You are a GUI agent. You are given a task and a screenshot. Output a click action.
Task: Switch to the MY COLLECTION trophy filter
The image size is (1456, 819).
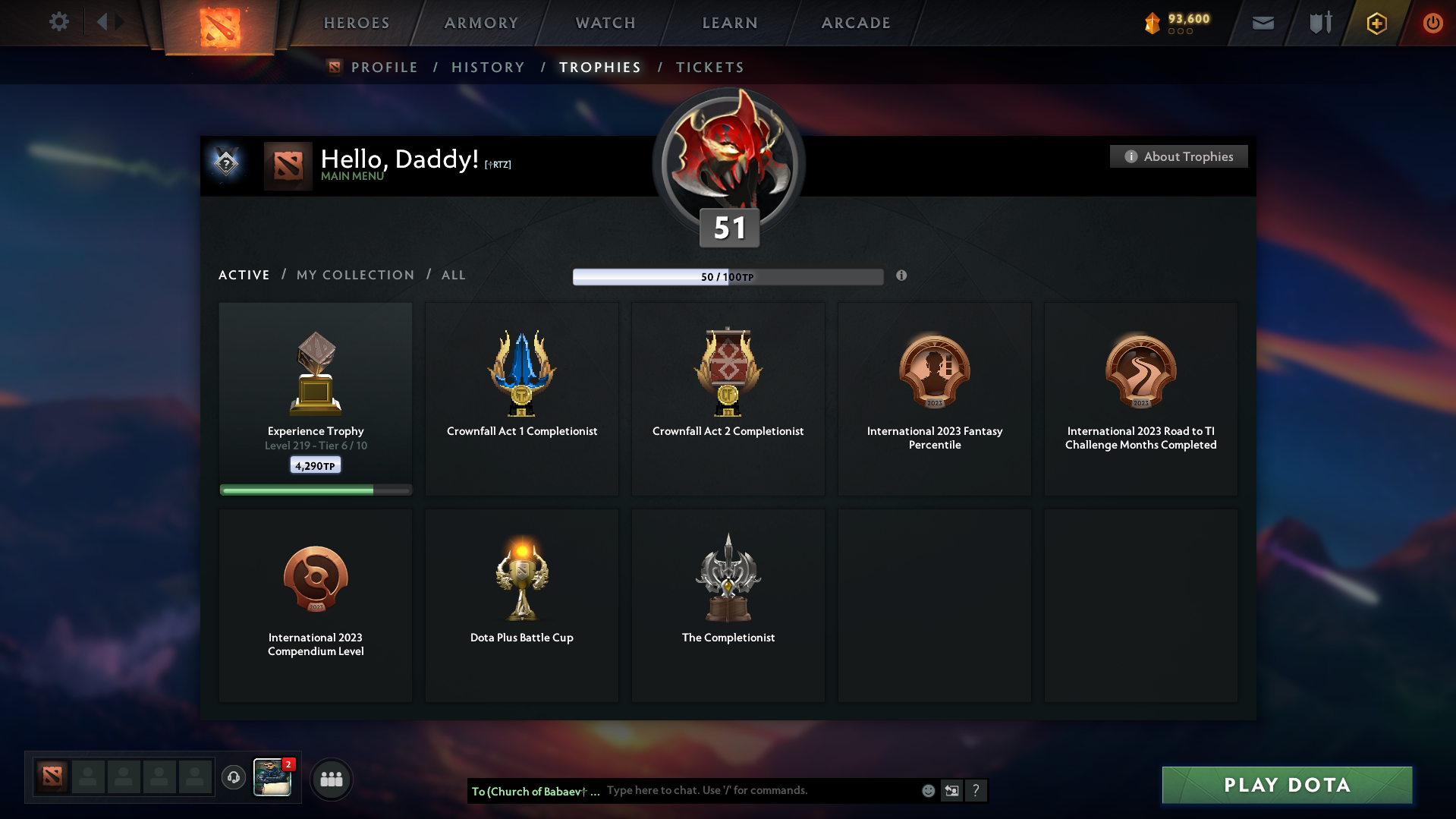354,275
